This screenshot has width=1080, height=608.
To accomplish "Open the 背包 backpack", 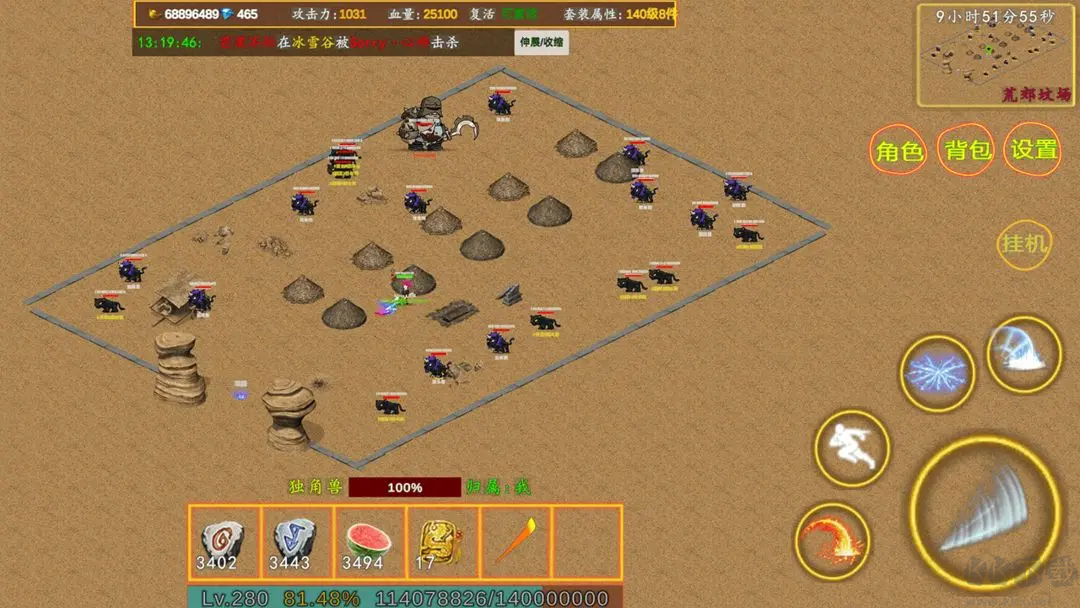I will click(967, 150).
